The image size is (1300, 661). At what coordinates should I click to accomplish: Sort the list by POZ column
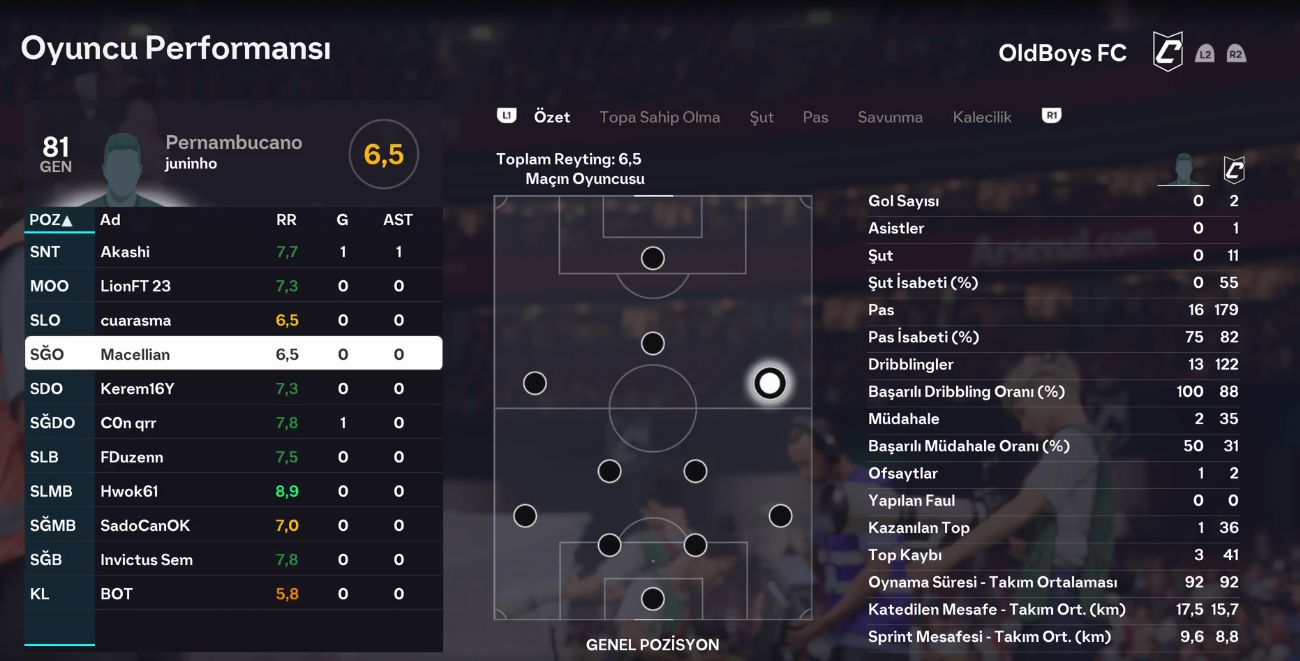tap(51, 220)
